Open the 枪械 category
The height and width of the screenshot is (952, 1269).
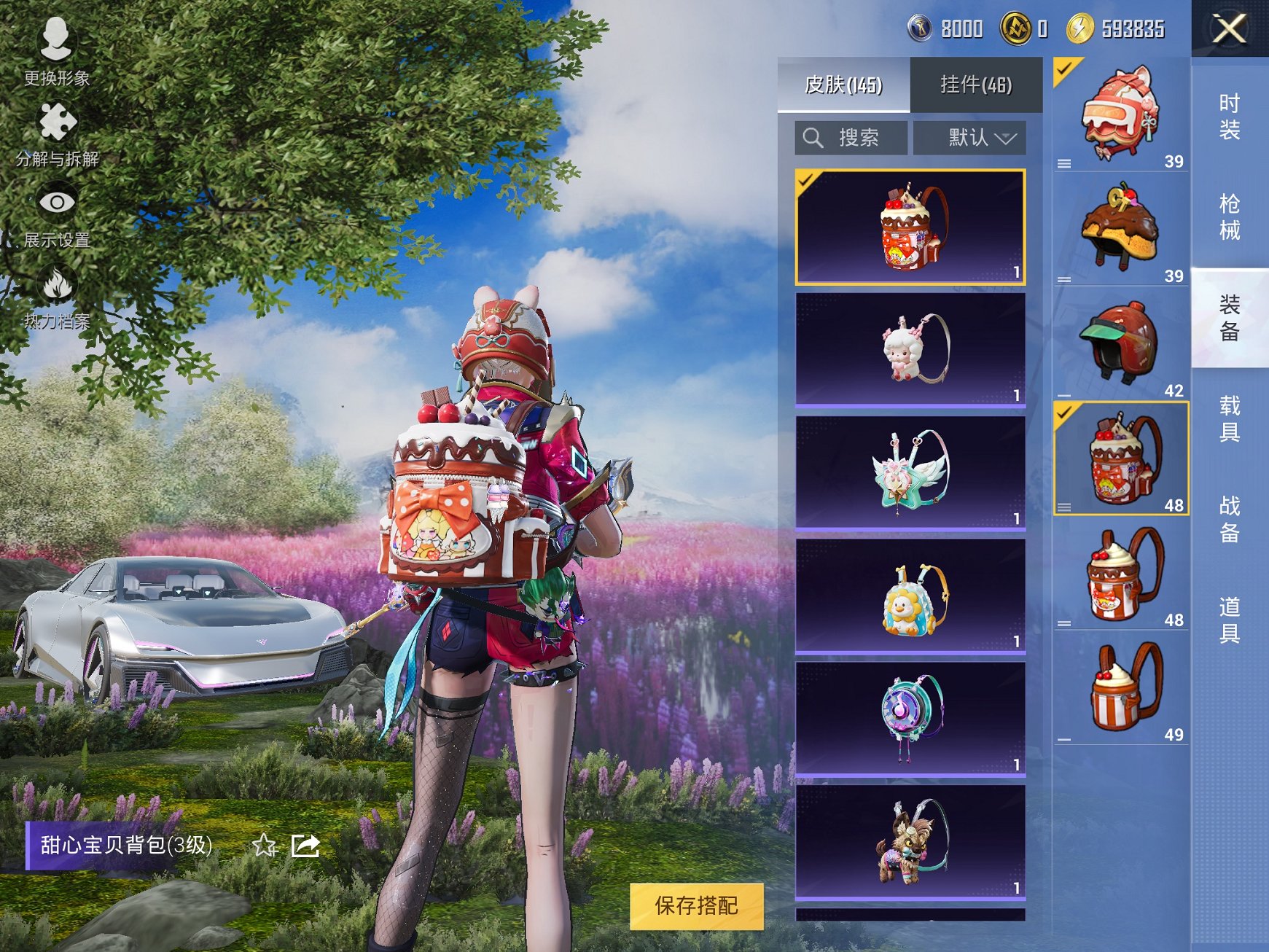1230,216
